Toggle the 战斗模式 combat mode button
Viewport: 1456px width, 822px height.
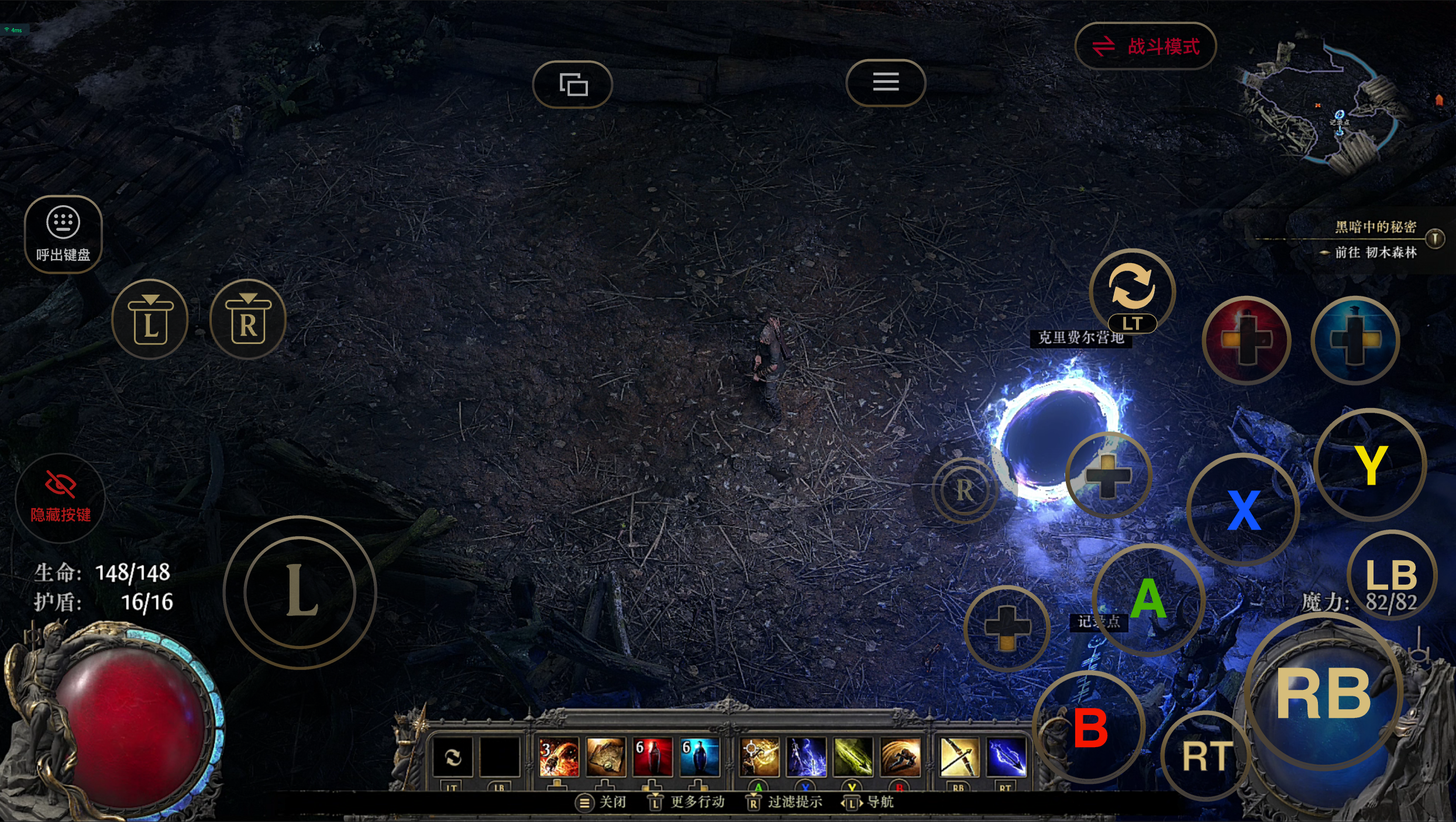1145,46
